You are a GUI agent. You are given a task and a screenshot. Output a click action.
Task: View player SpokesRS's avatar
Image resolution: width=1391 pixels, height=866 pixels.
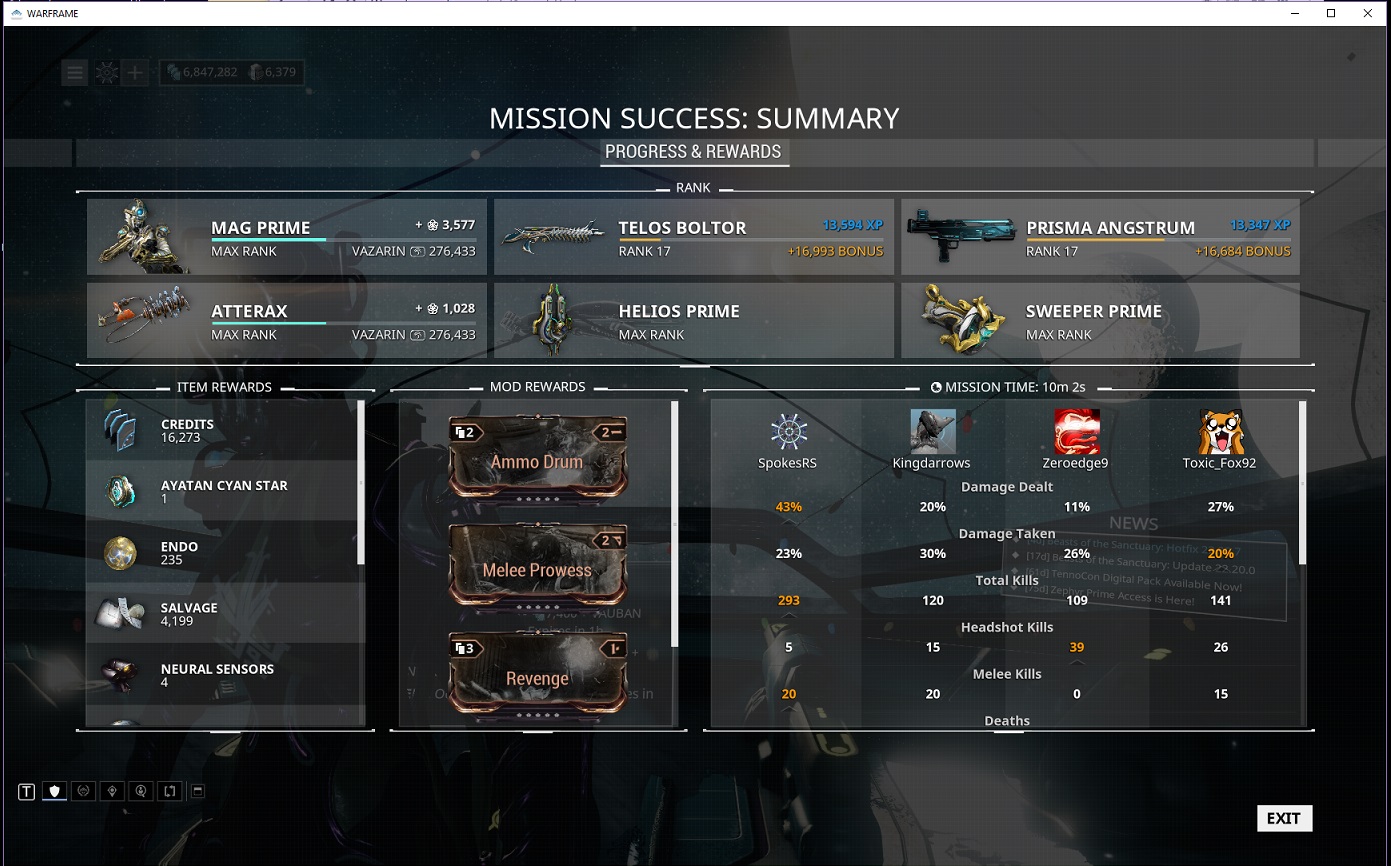tap(789, 431)
